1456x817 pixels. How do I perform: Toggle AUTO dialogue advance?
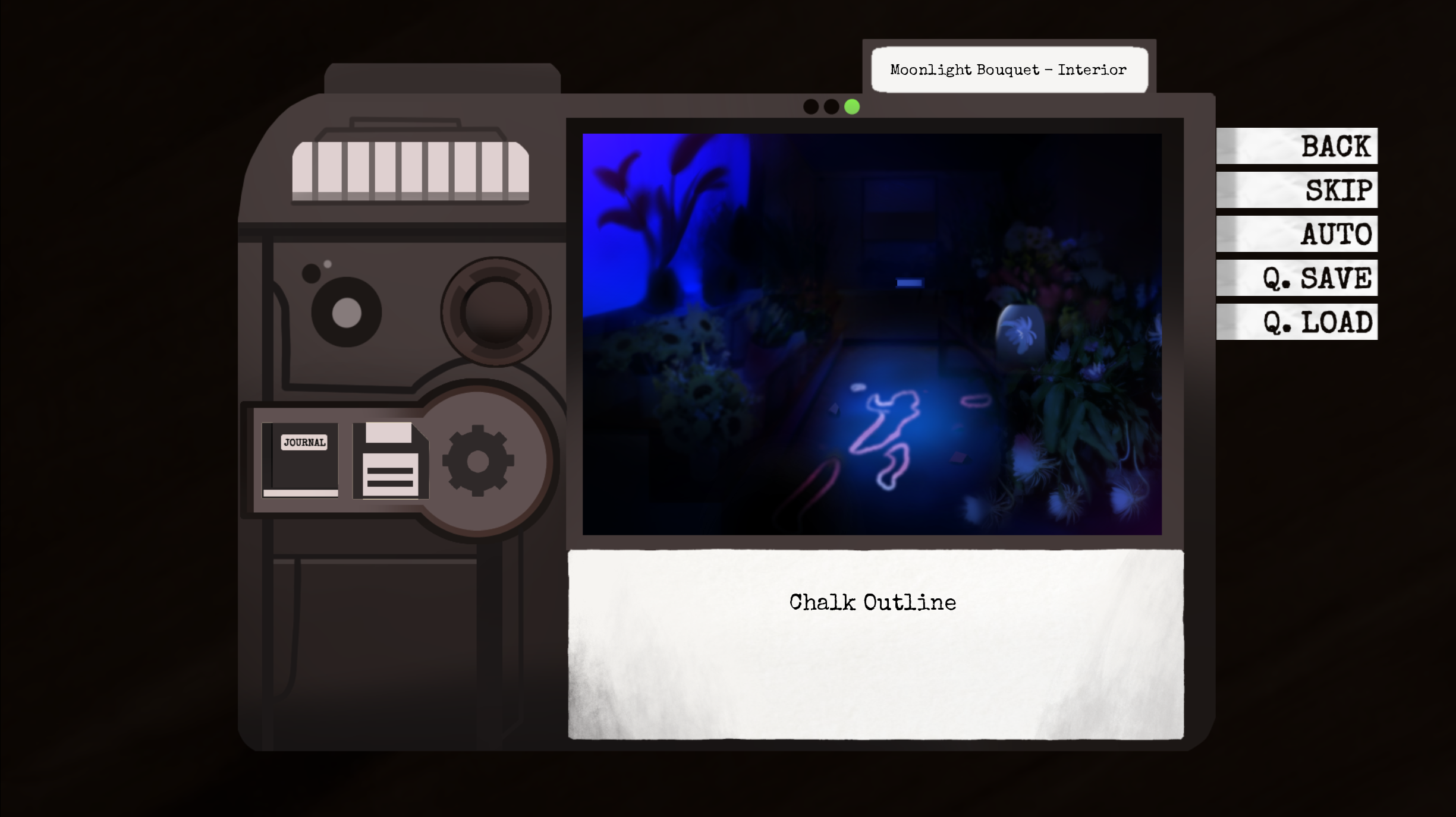[x=1297, y=234]
